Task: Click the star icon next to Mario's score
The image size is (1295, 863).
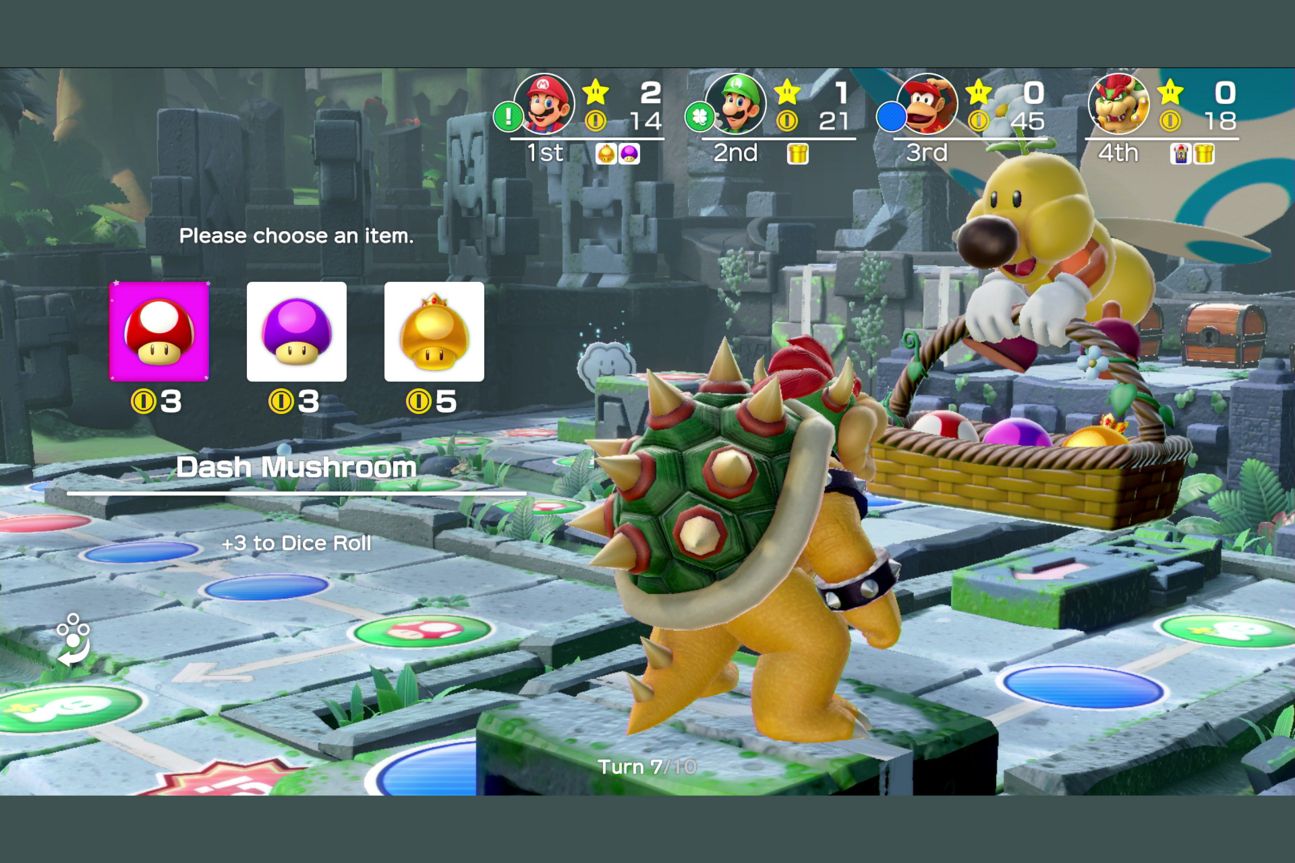Action: coord(595,91)
